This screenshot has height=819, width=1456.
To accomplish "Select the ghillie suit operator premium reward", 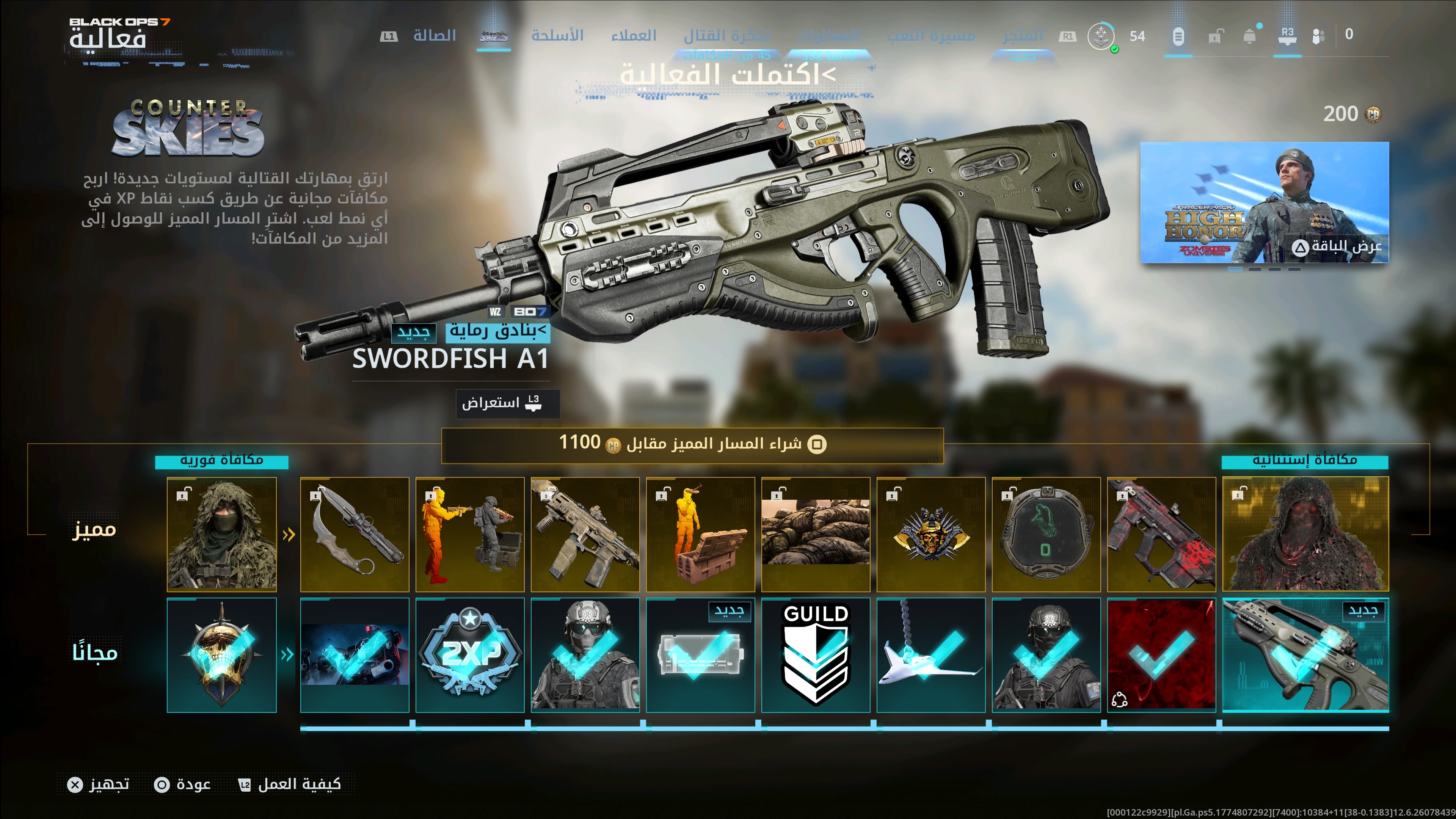I will [x=221, y=534].
